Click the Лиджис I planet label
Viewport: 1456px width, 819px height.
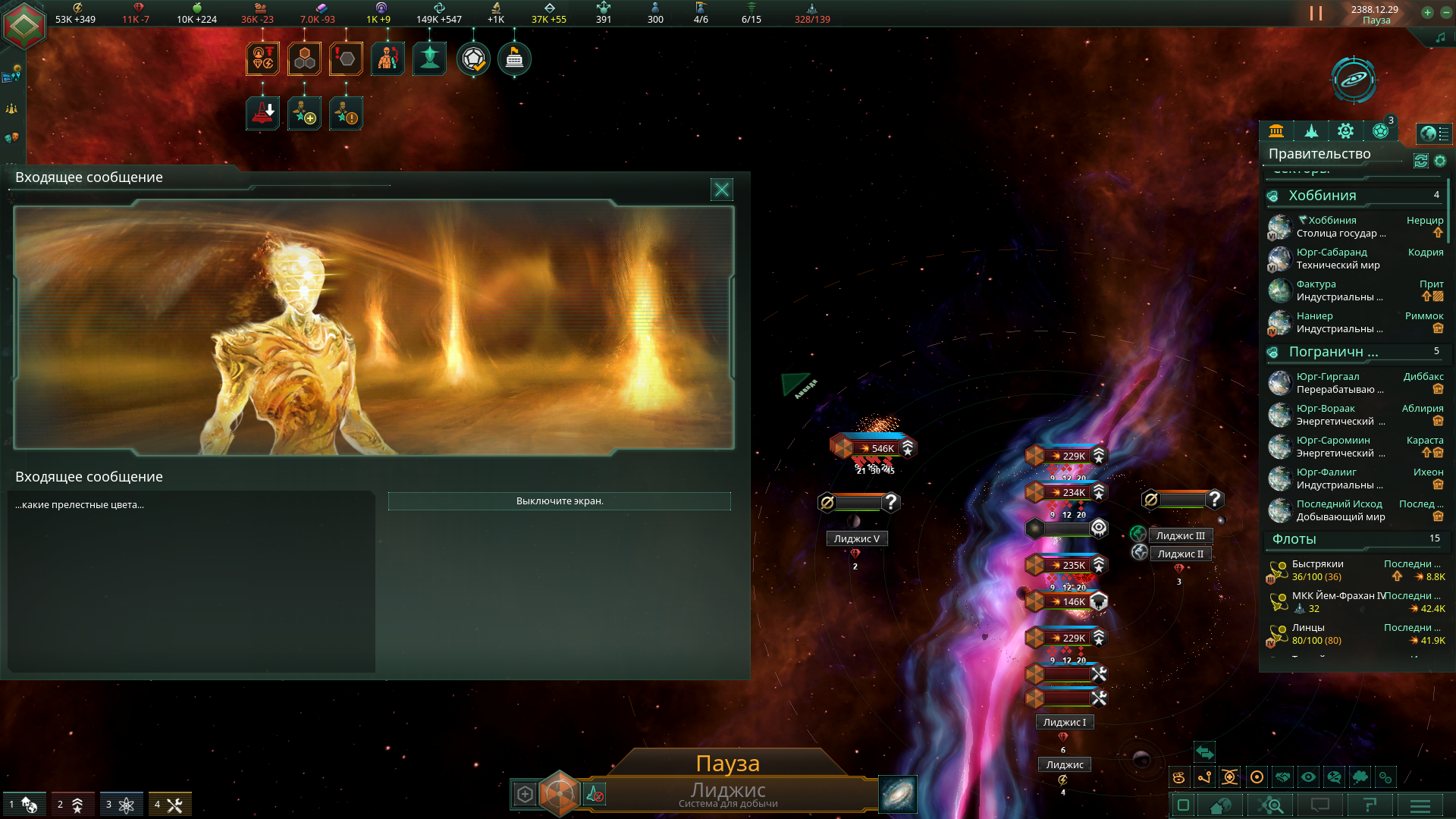click(1064, 723)
